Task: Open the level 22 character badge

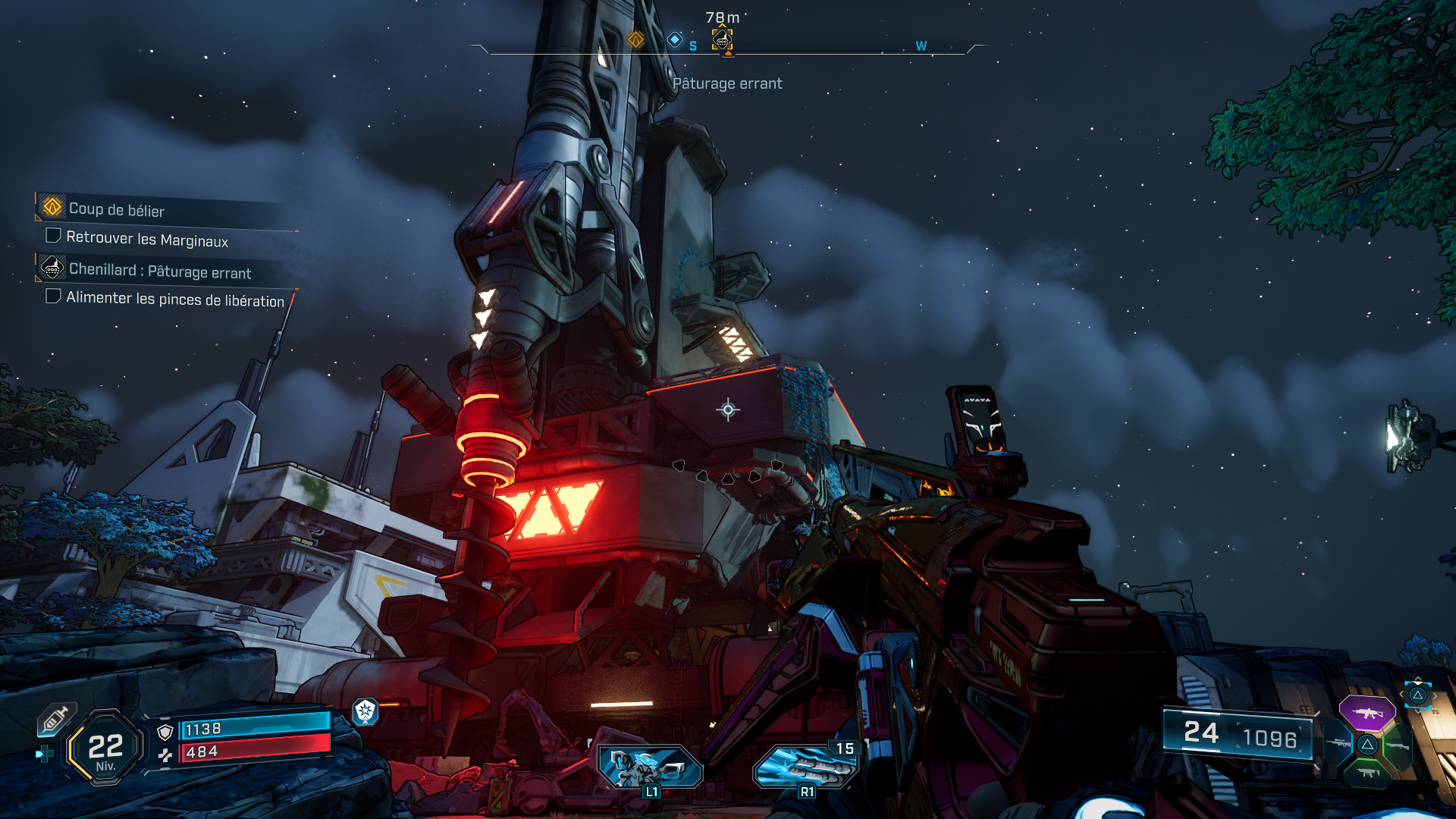Action: click(105, 748)
